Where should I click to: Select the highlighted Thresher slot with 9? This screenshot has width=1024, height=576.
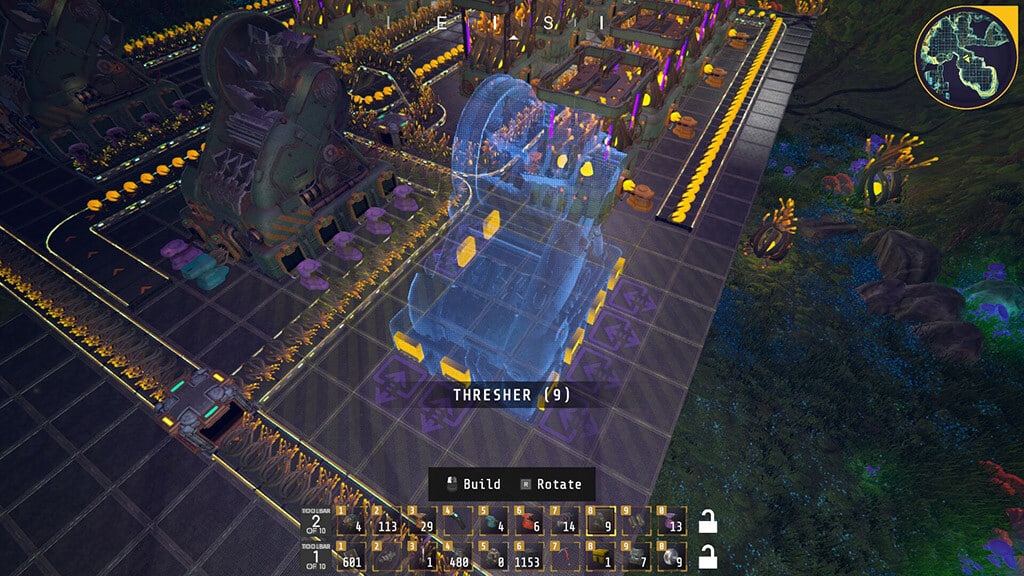600,522
